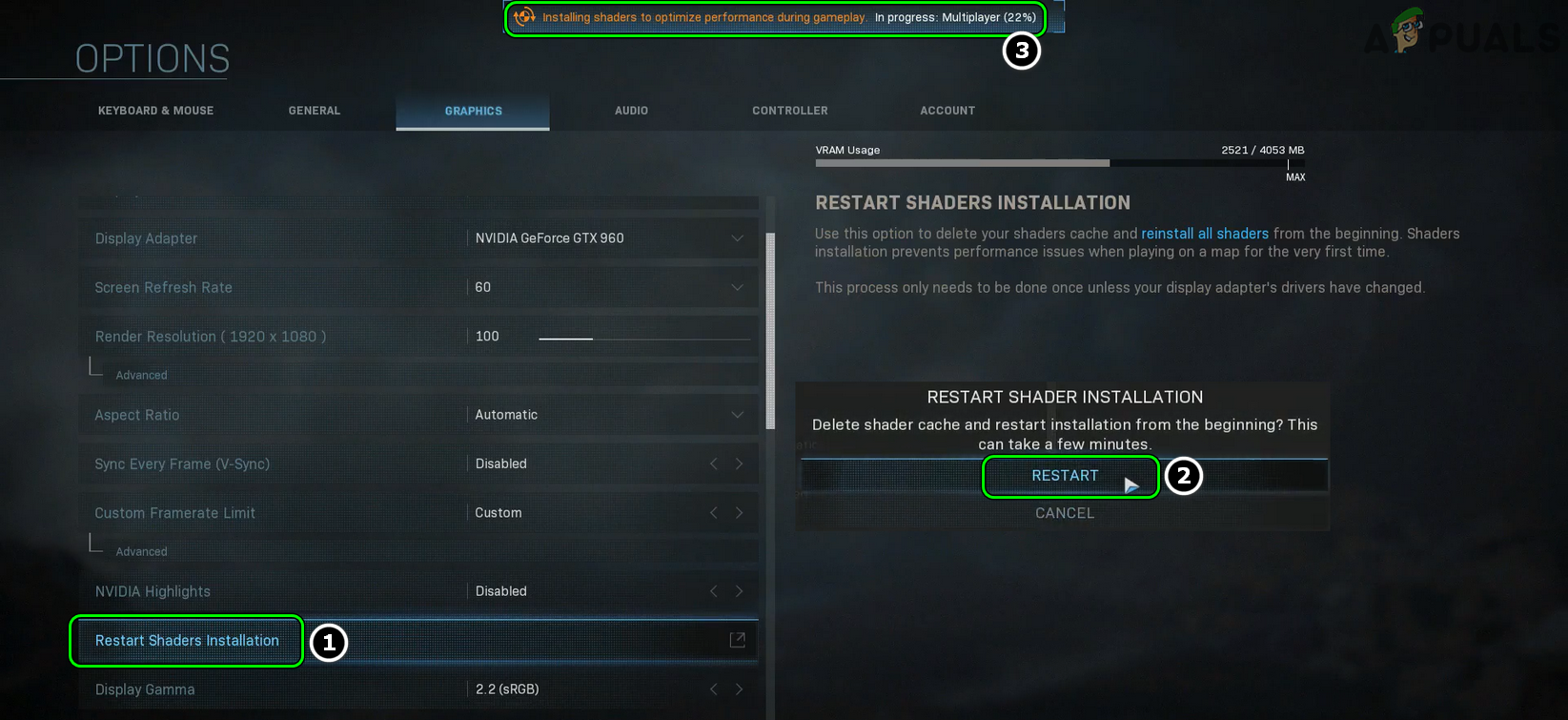1568x720 pixels.
Task: Expand Advanced under Custom Framerate Limit
Action: pyautogui.click(x=141, y=552)
